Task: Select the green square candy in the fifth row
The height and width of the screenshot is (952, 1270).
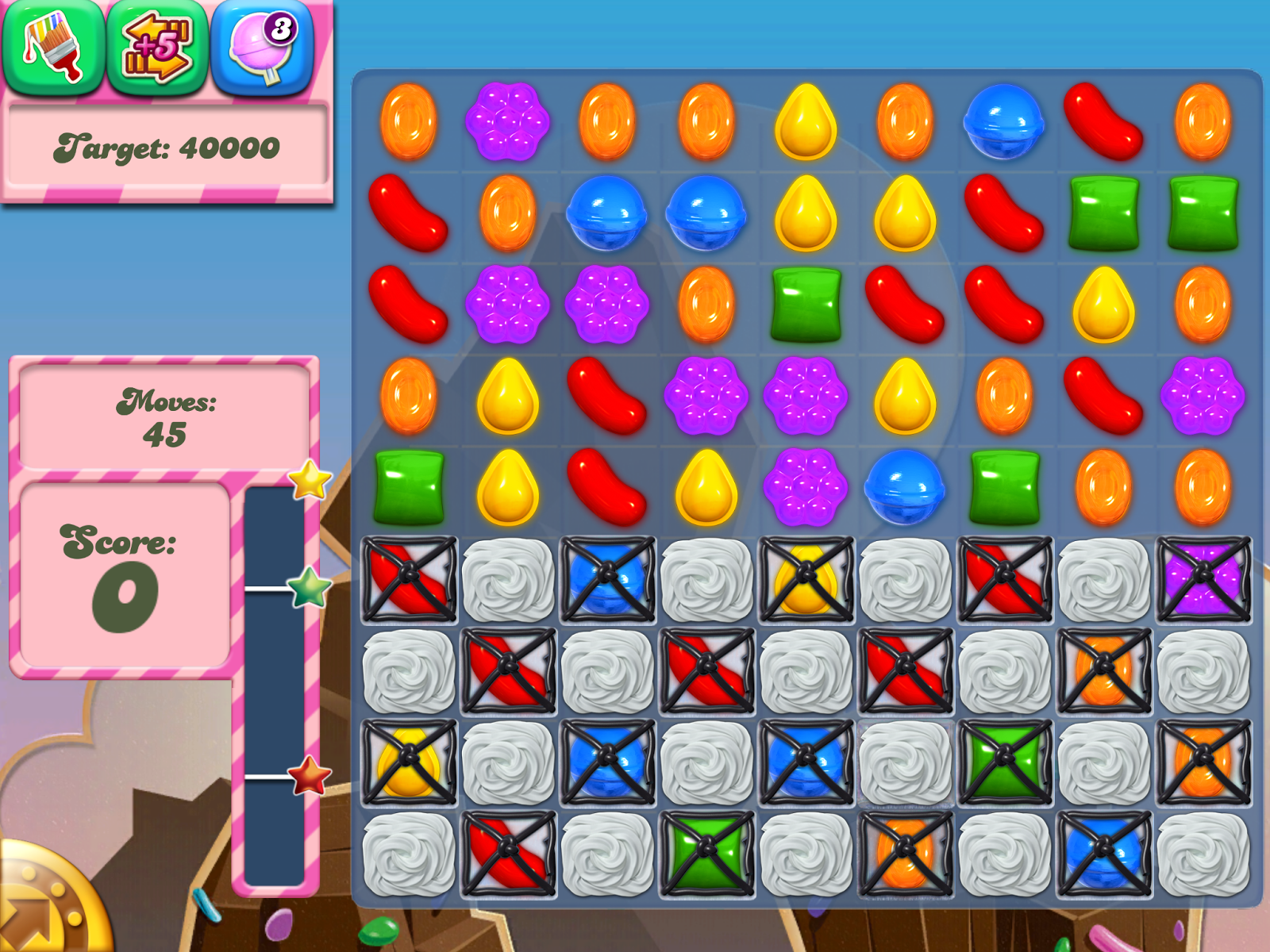Action: click(411, 488)
